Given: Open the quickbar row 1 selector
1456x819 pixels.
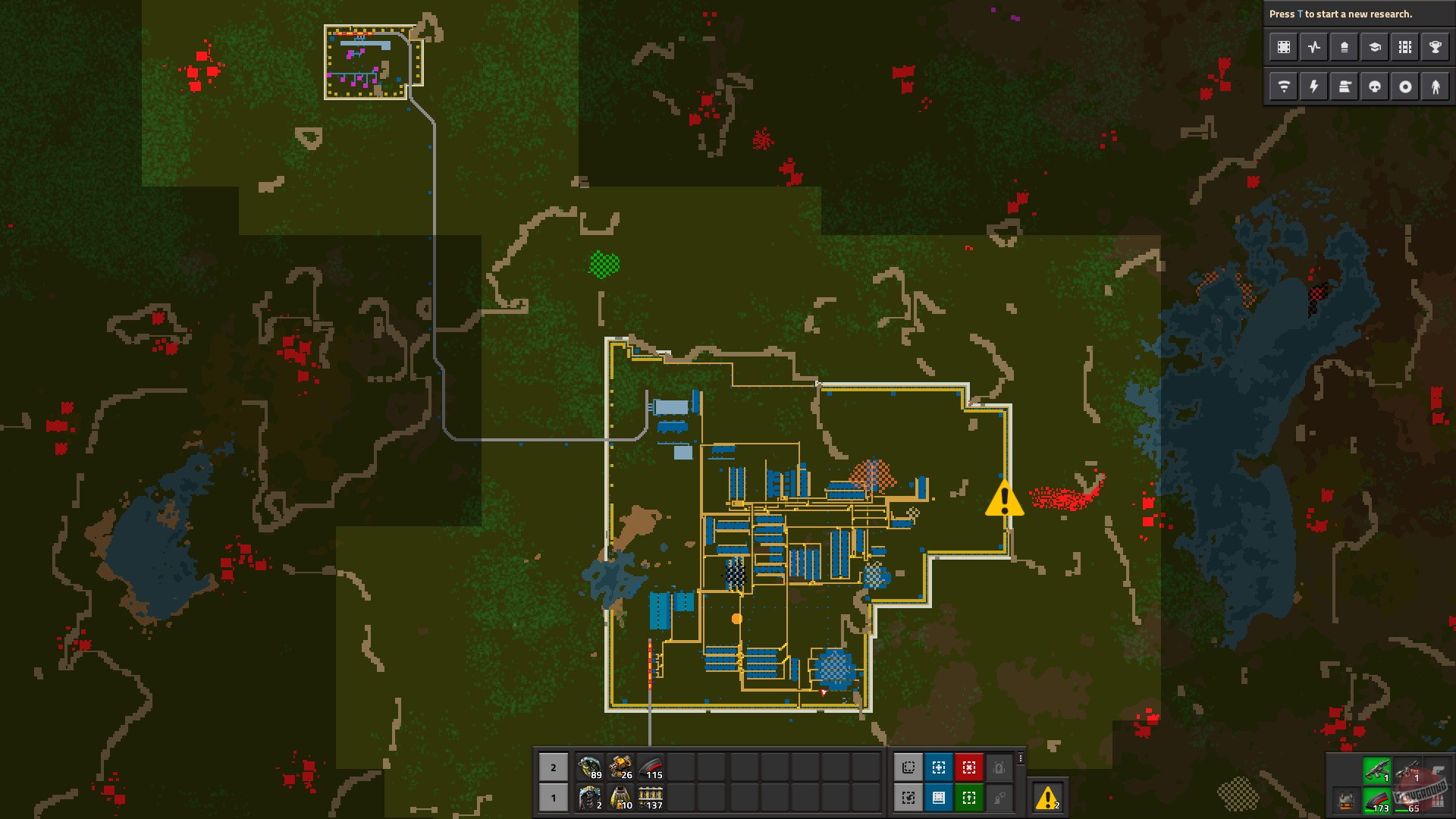Looking at the screenshot, I should click(553, 798).
